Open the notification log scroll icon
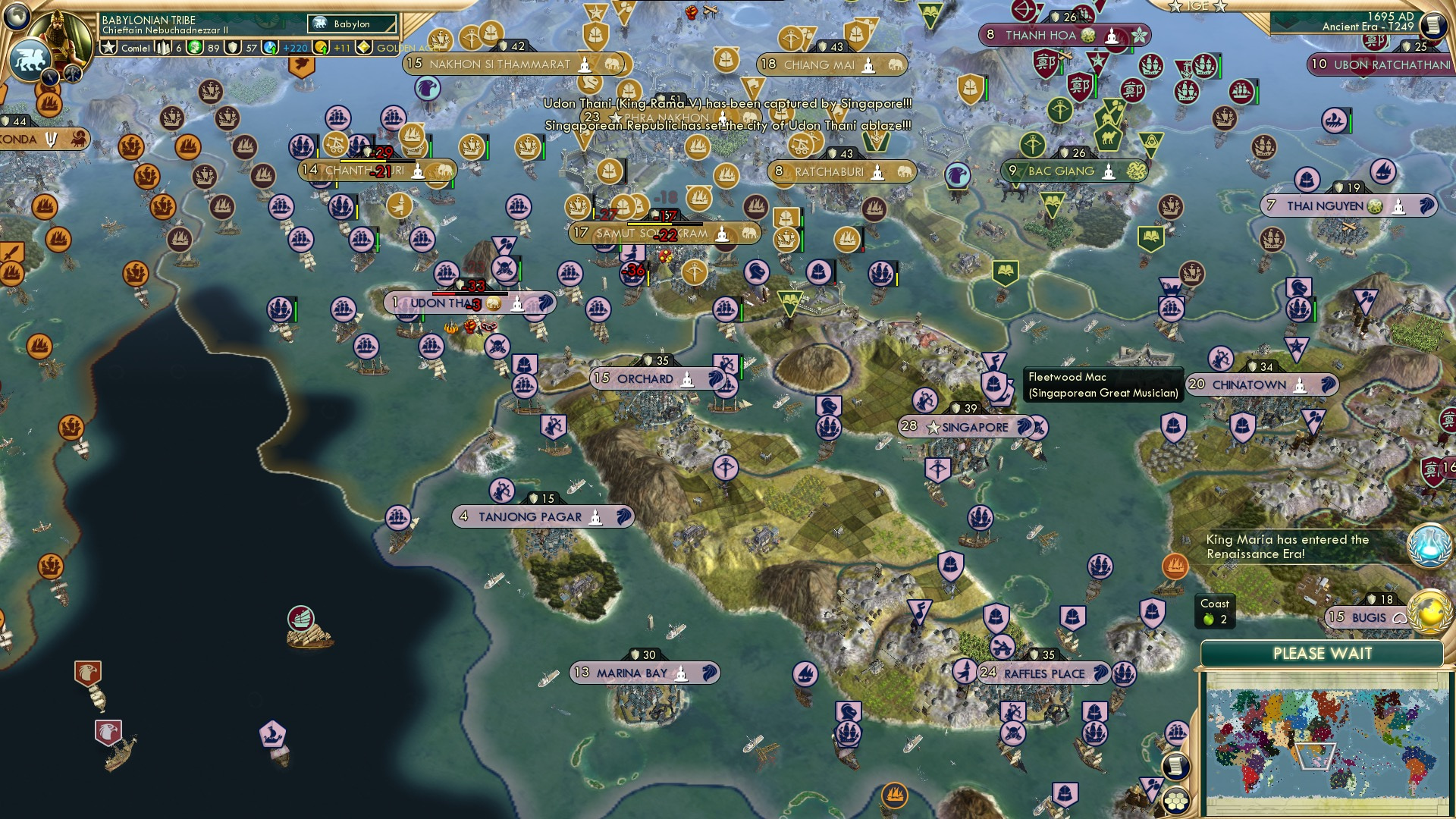The image size is (1456, 819). [x=1177, y=765]
